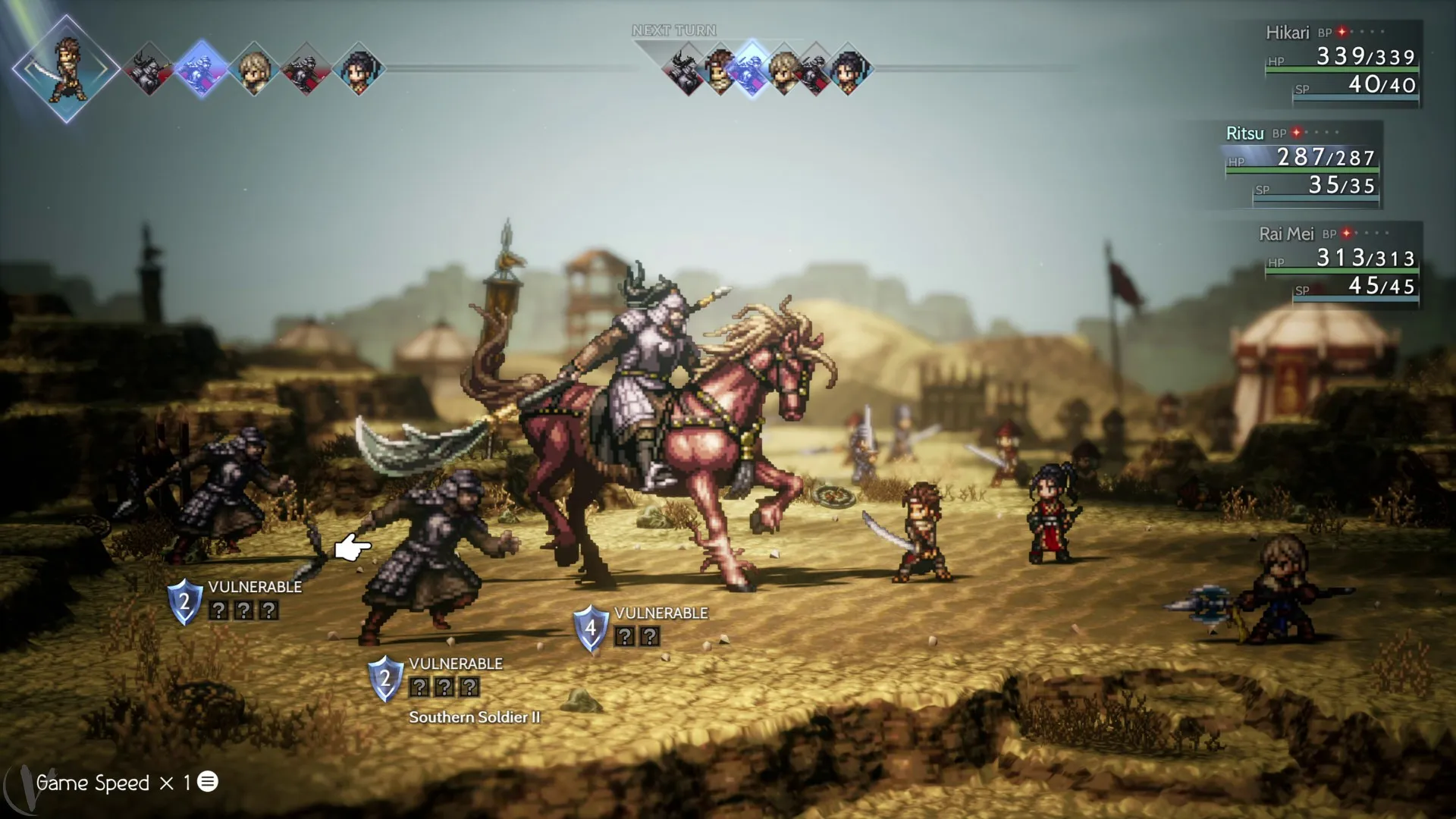Click Hikari's green HP gauge
This screenshot has width=1456, height=819.
click(x=1342, y=70)
